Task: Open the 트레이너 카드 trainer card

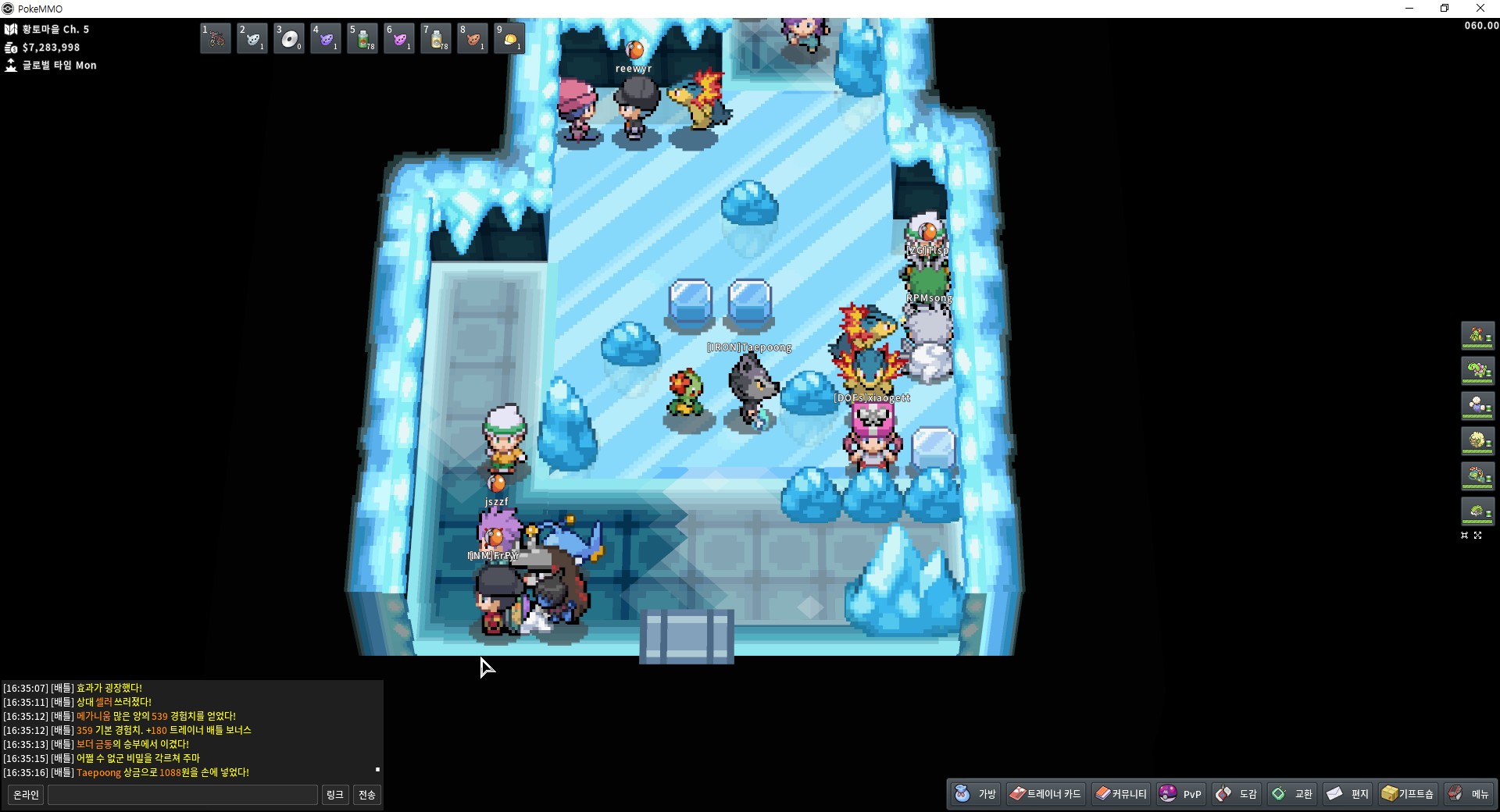Action: (1045, 794)
